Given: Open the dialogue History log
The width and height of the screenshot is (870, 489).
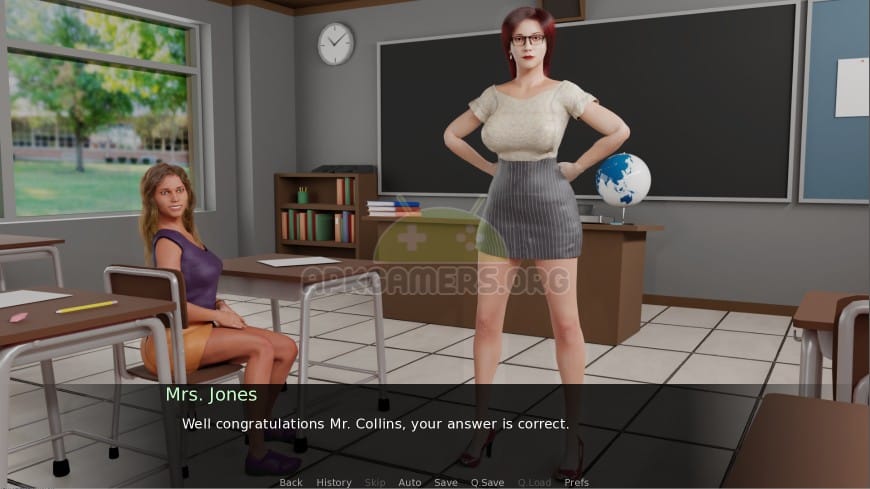Looking at the screenshot, I should [x=334, y=482].
